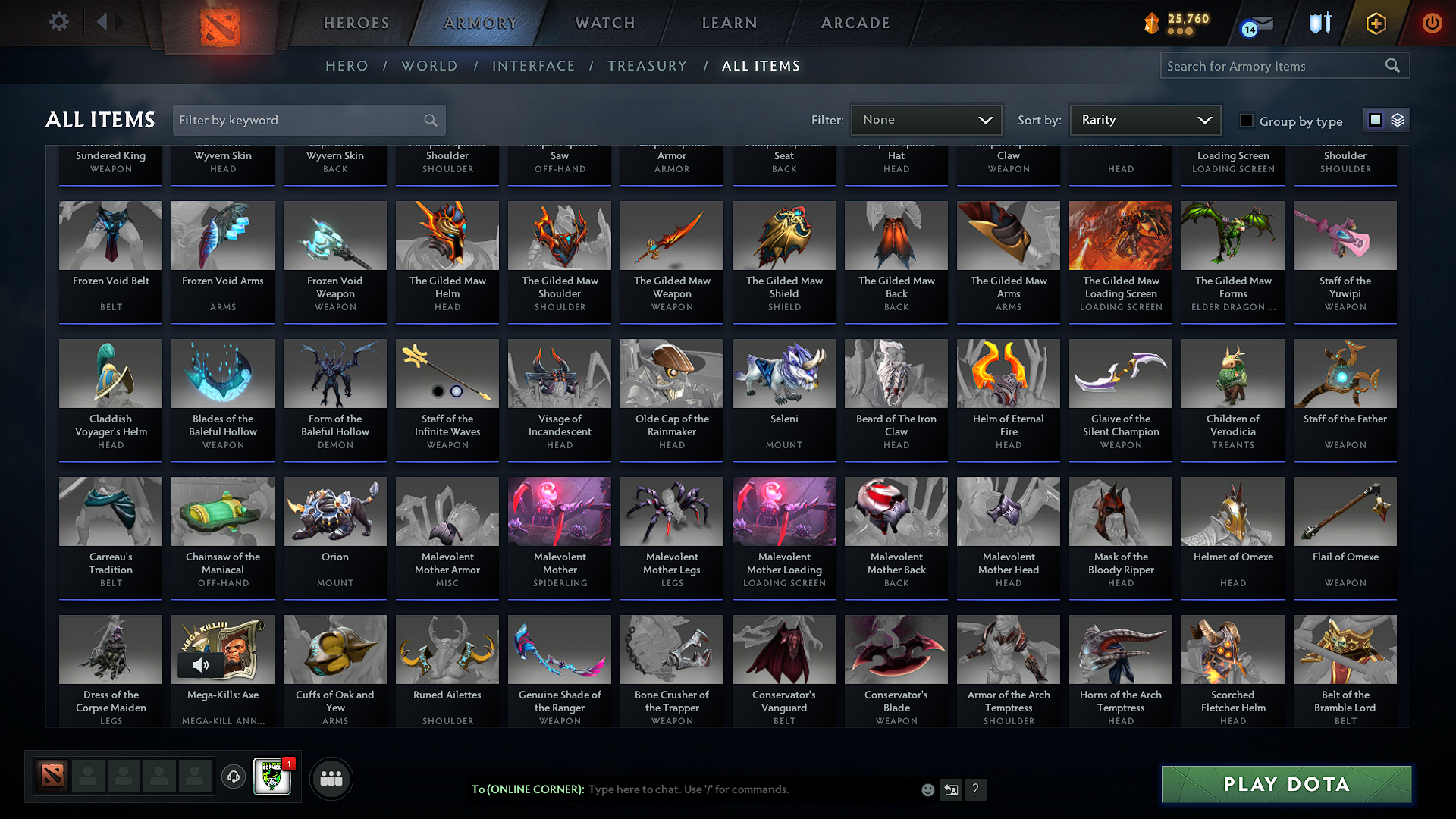This screenshot has width=1456, height=819.
Task: Click the headset voice chat icon
Action: [234, 777]
